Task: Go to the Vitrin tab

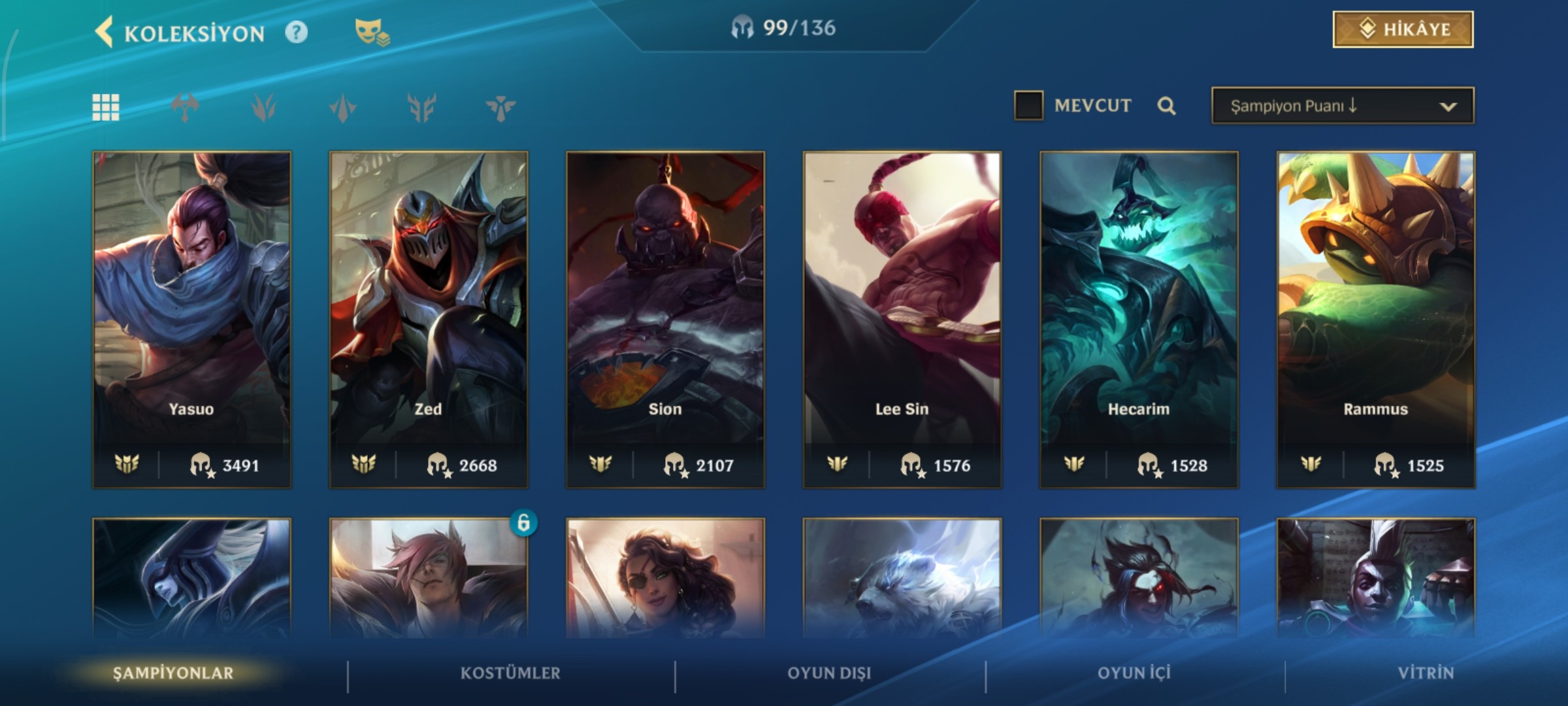Action: (x=1426, y=673)
